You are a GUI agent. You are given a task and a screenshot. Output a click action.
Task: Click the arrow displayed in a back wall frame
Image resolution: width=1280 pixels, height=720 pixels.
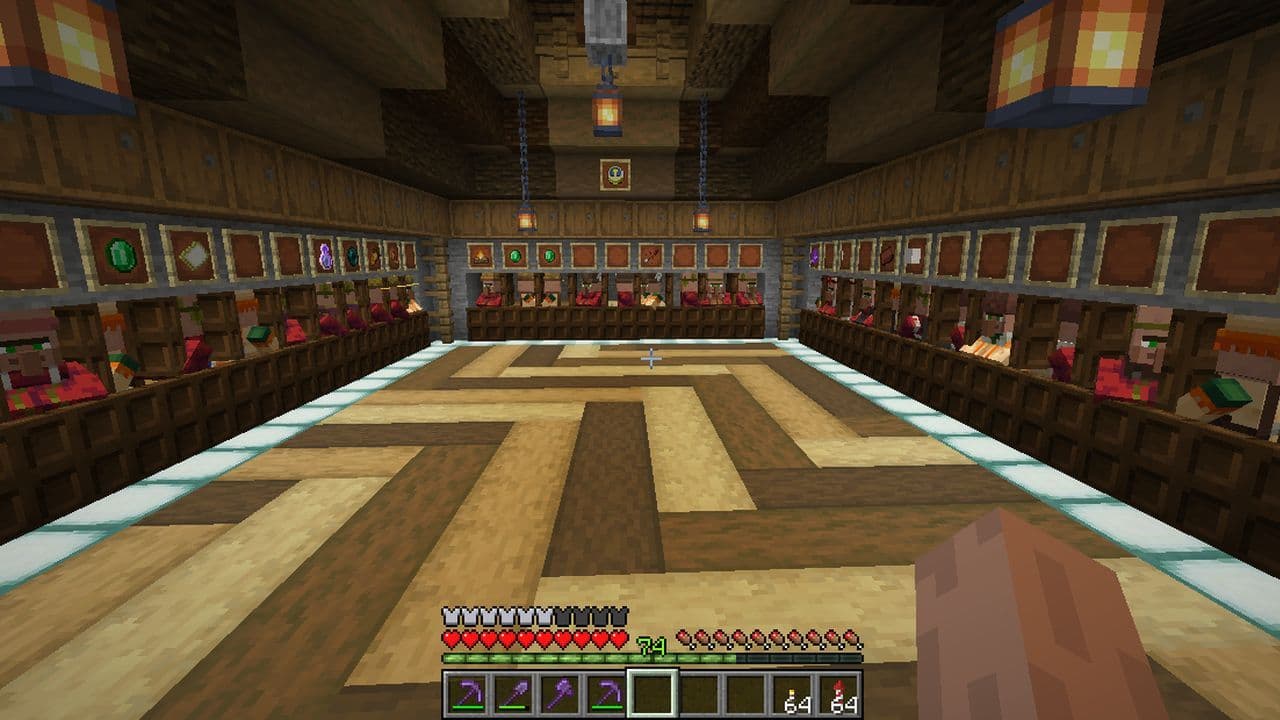point(649,255)
